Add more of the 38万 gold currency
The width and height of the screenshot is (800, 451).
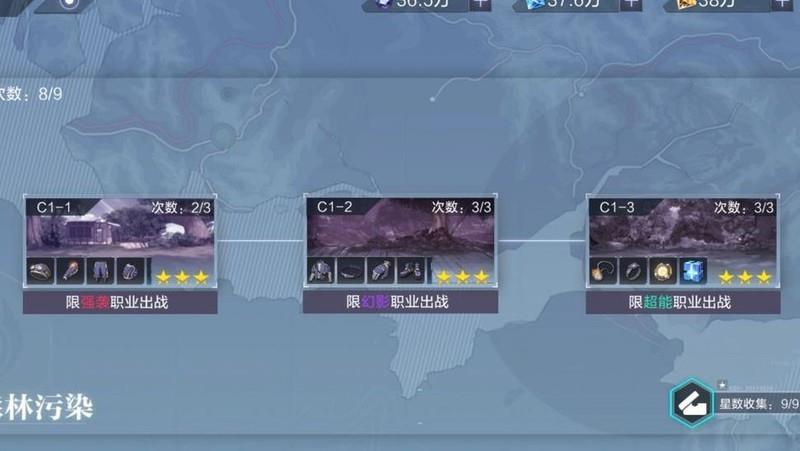point(783,3)
